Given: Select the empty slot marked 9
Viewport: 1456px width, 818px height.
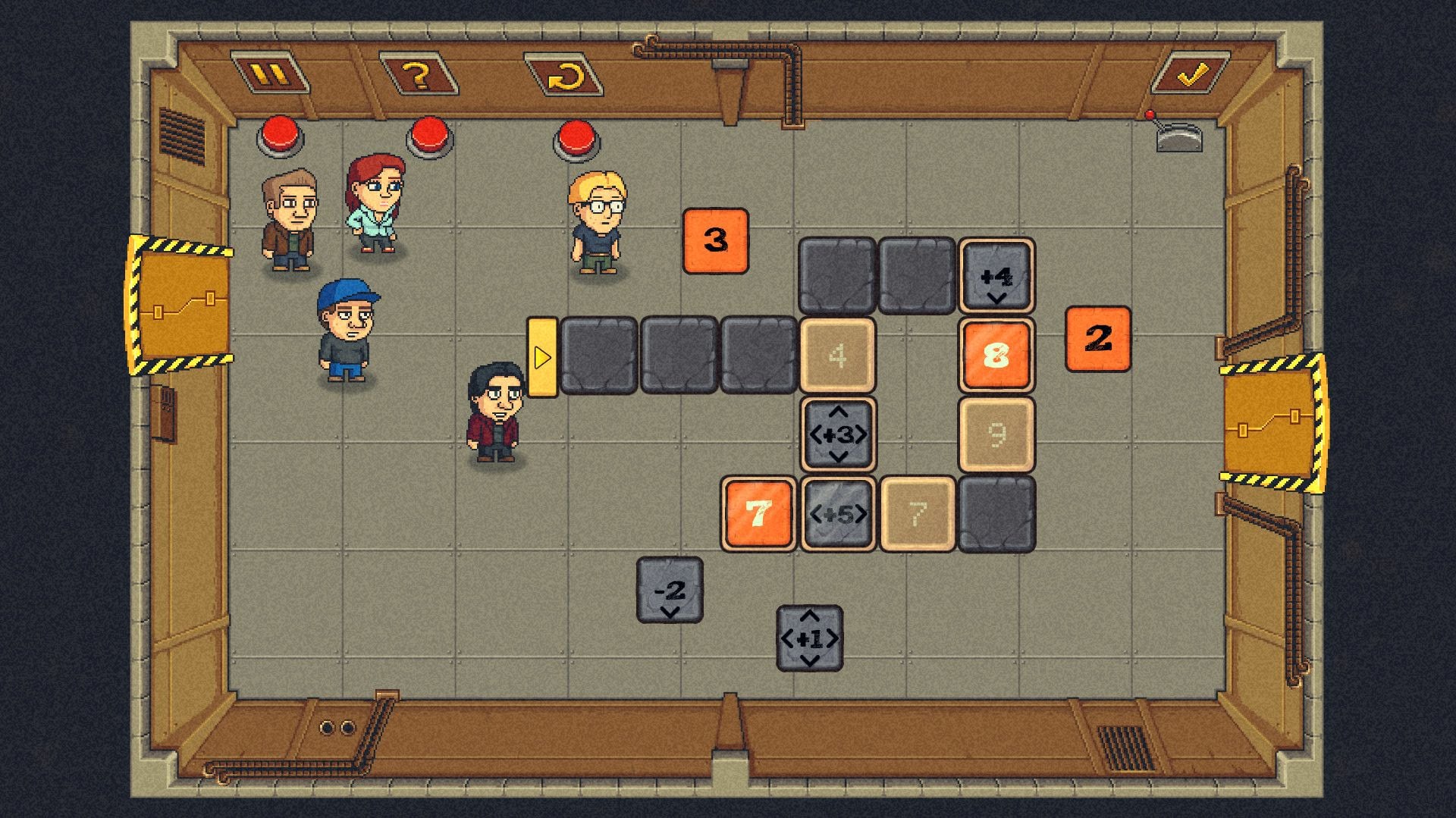Looking at the screenshot, I should pyautogui.click(x=996, y=434).
